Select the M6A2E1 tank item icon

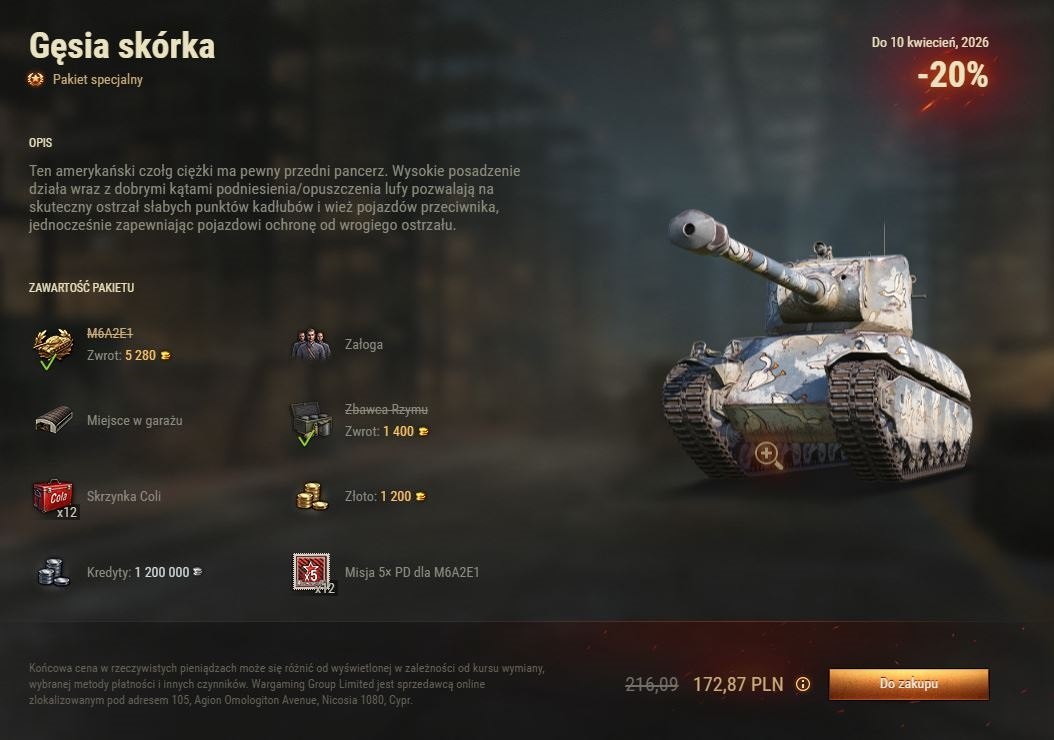pyautogui.click(x=53, y=345)
